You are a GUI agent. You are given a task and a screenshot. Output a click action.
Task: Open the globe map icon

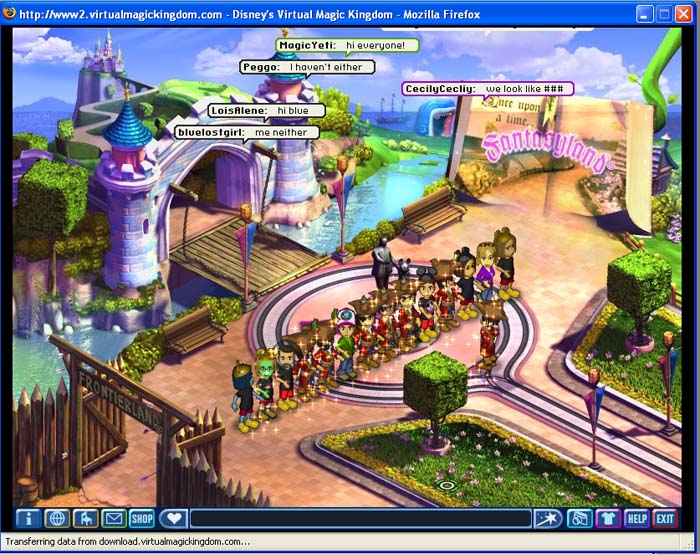[x=56, y=518]
